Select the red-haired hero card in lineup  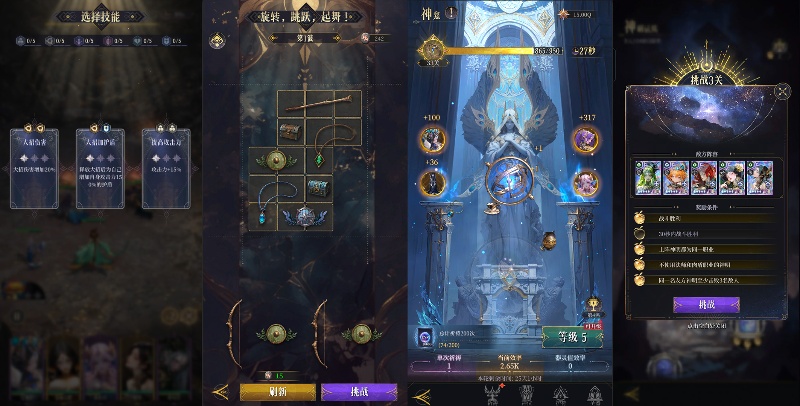(704, 176)
